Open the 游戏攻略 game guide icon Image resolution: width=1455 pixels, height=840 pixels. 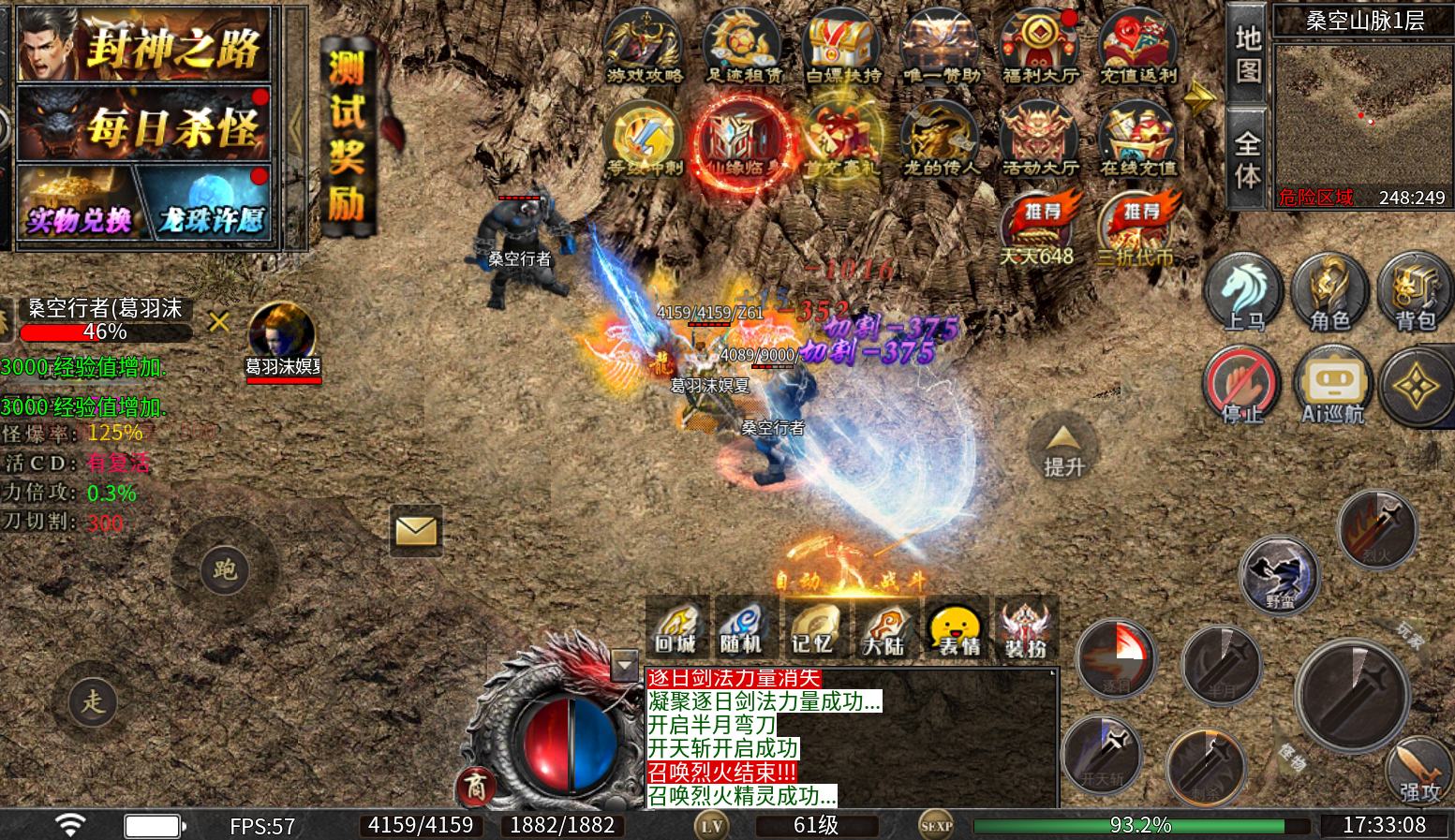(644, 47)
